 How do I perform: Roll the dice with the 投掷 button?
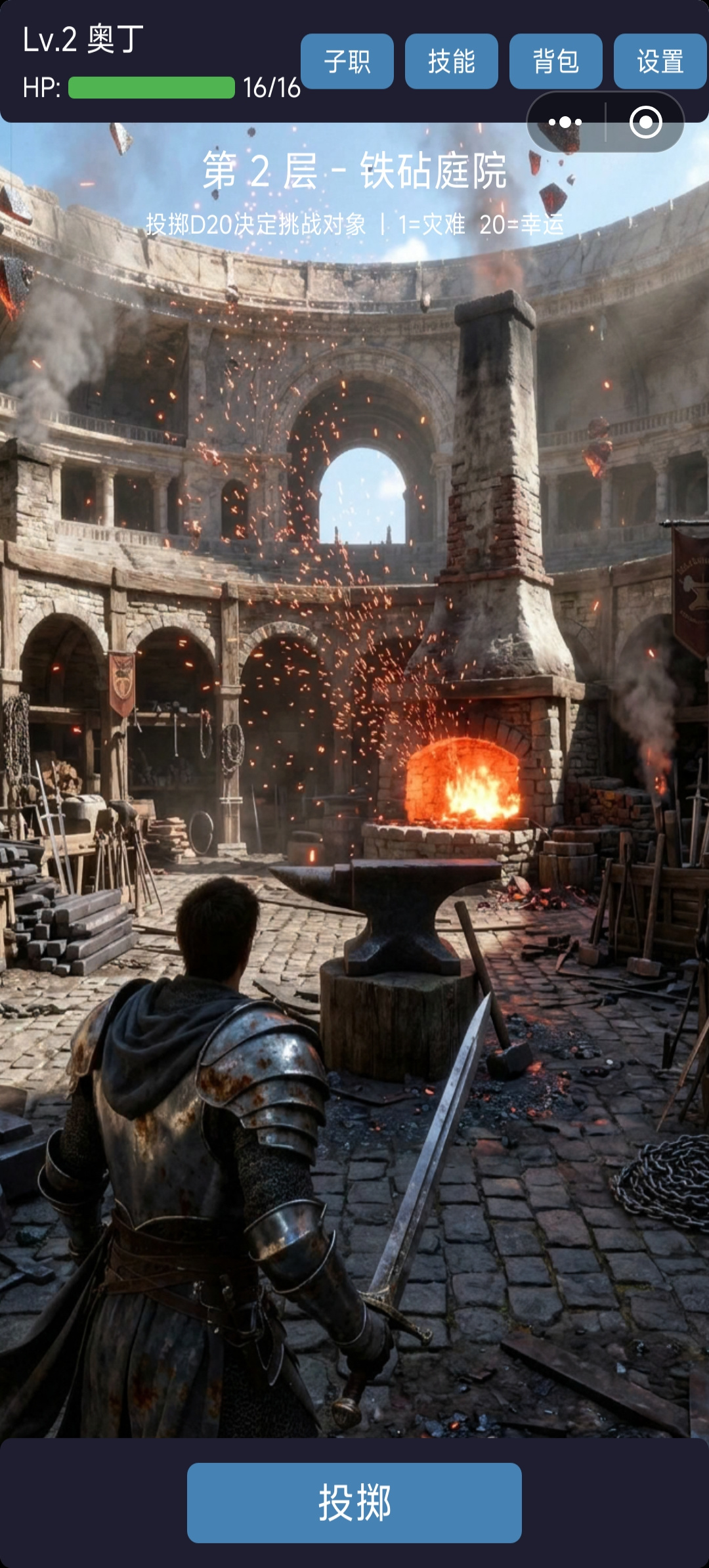click(354, 1502)
